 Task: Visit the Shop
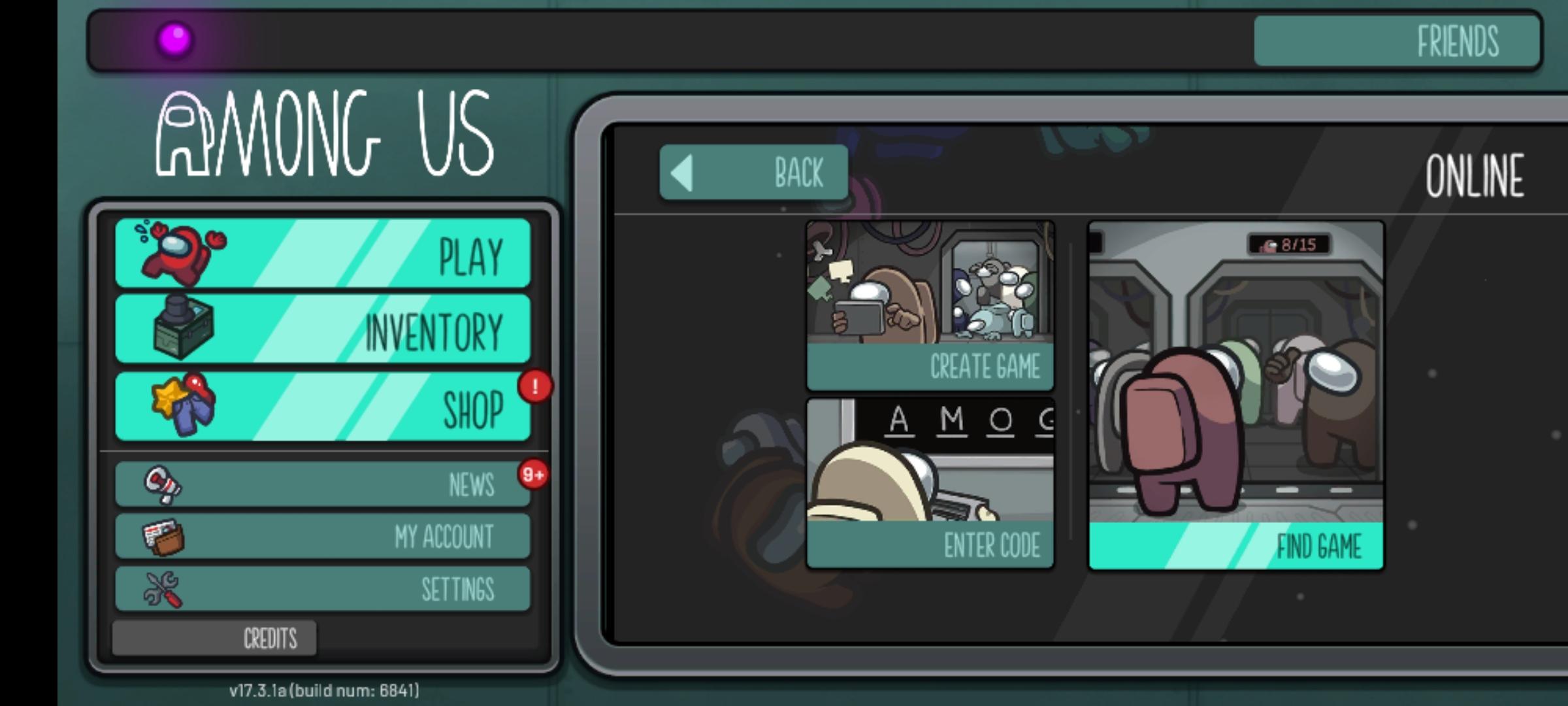coord(323,407)
